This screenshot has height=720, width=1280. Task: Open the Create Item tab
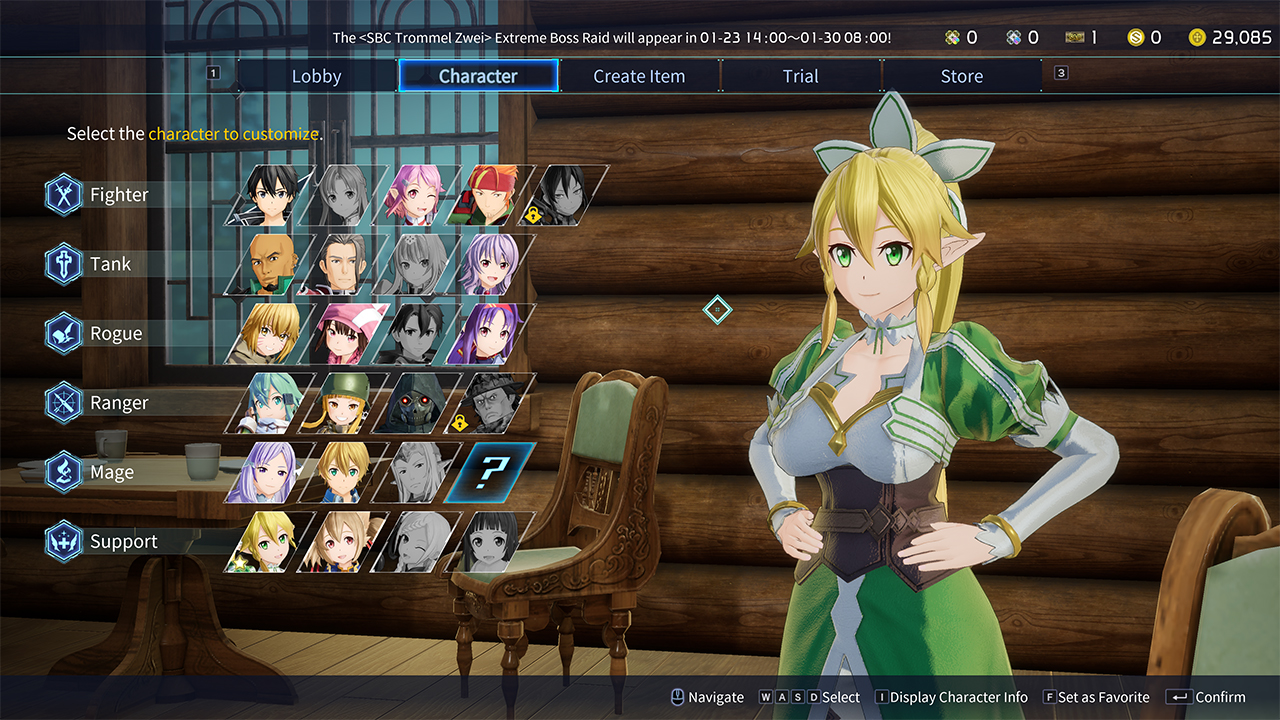(x=639, y=76)
